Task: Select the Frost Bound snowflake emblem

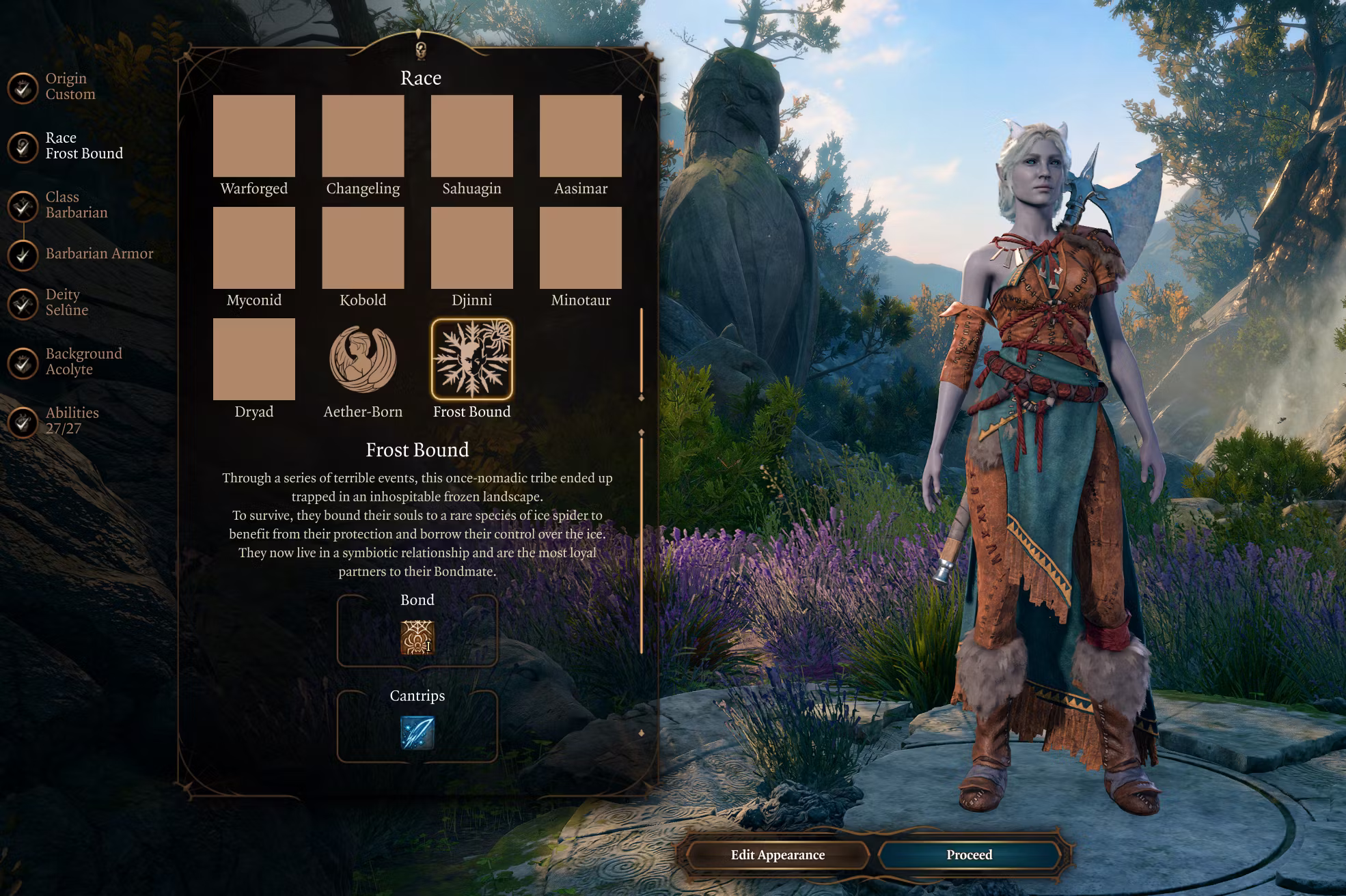Action: point(471,359)
